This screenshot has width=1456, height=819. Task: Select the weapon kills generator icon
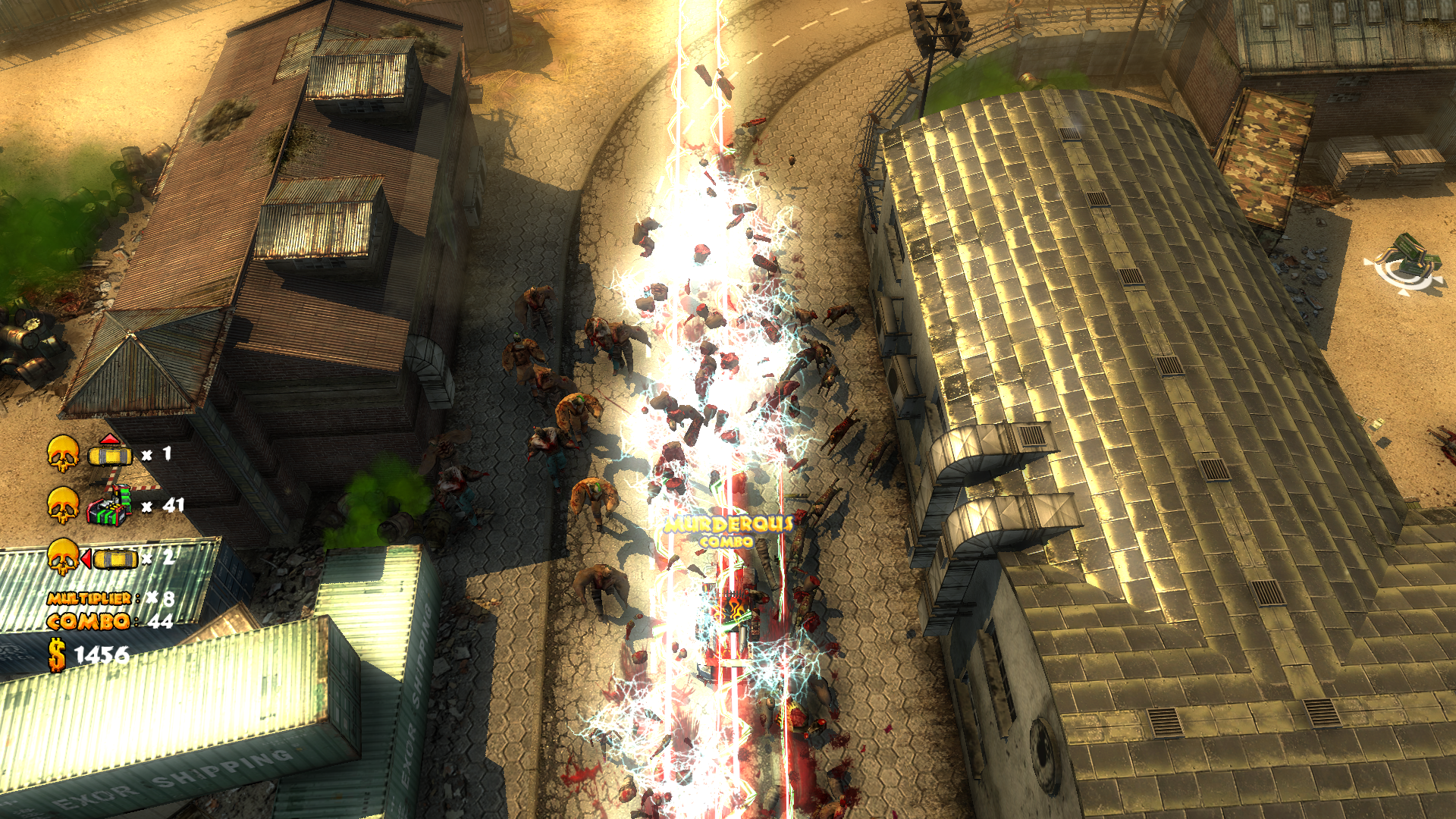108,506
